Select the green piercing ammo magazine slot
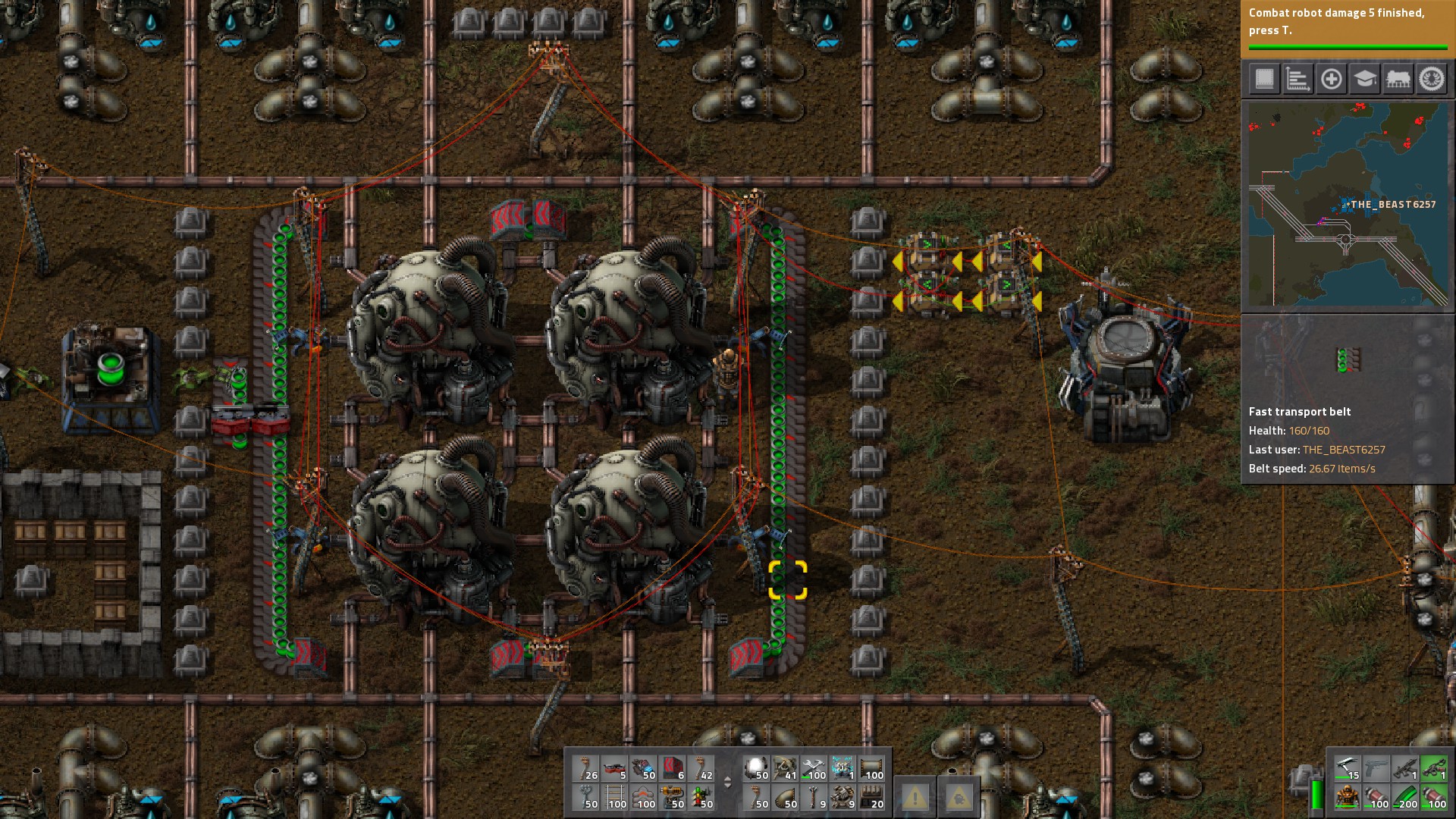The width and height of the screenshot is (1456, 819). (x=1404, y=797)
